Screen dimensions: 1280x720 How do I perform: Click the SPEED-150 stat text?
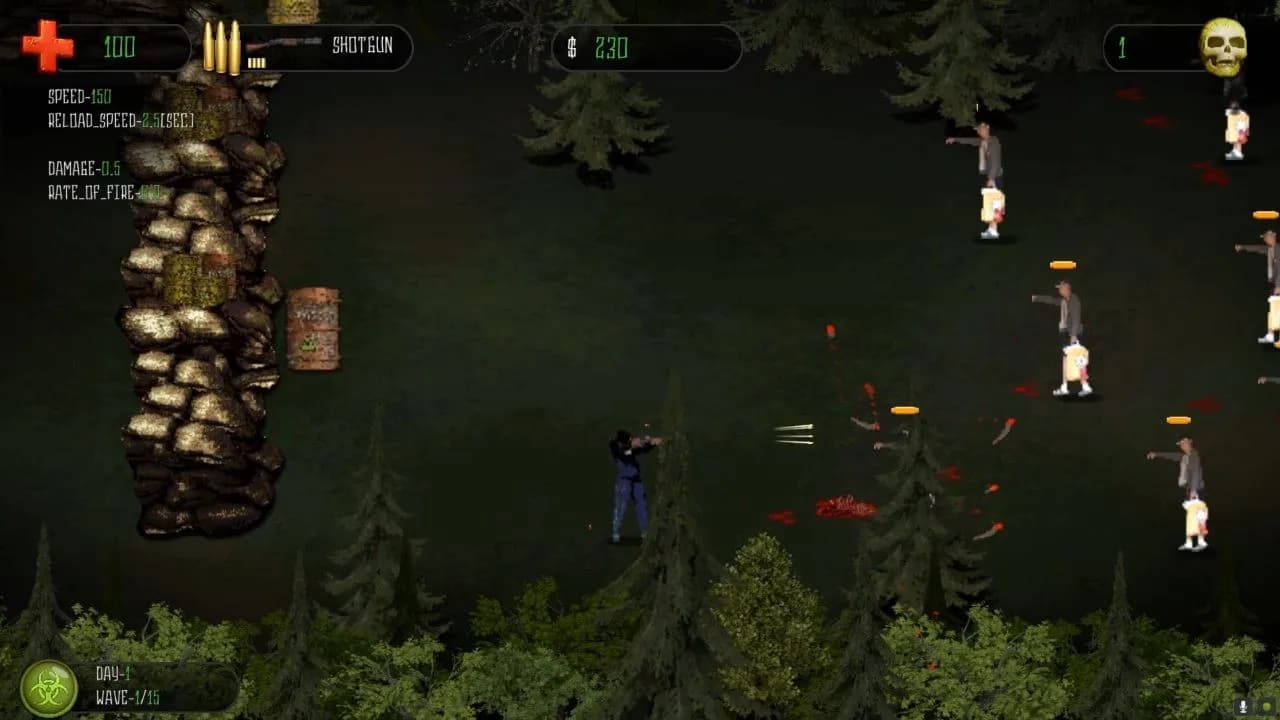point(80,98)
